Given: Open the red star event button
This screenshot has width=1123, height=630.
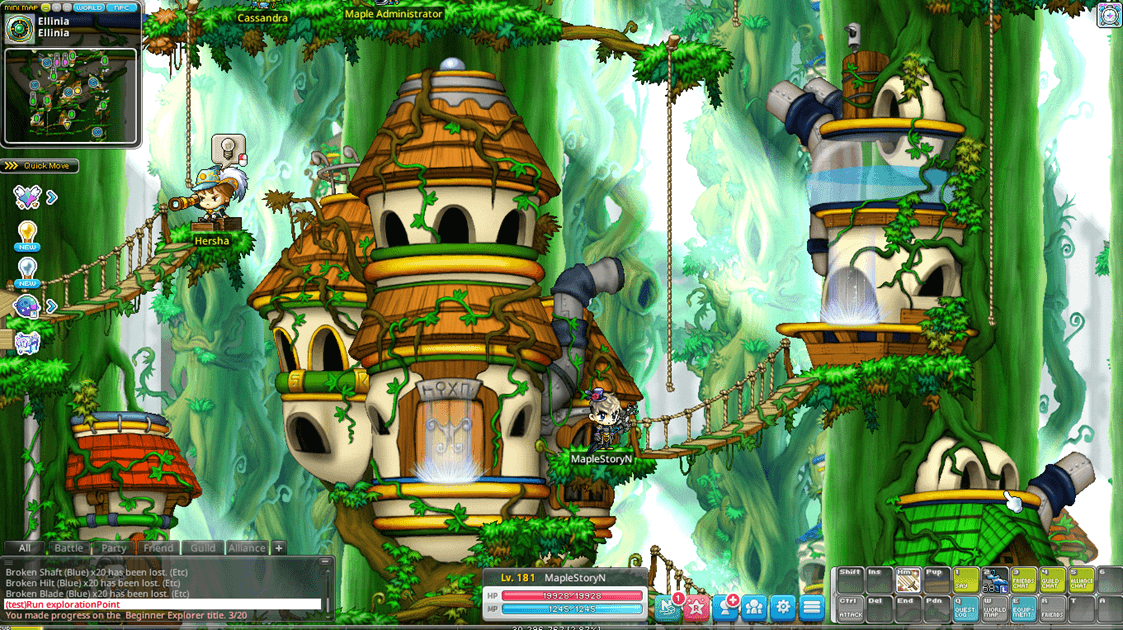Looking at the screenshot, I should 697,606.
